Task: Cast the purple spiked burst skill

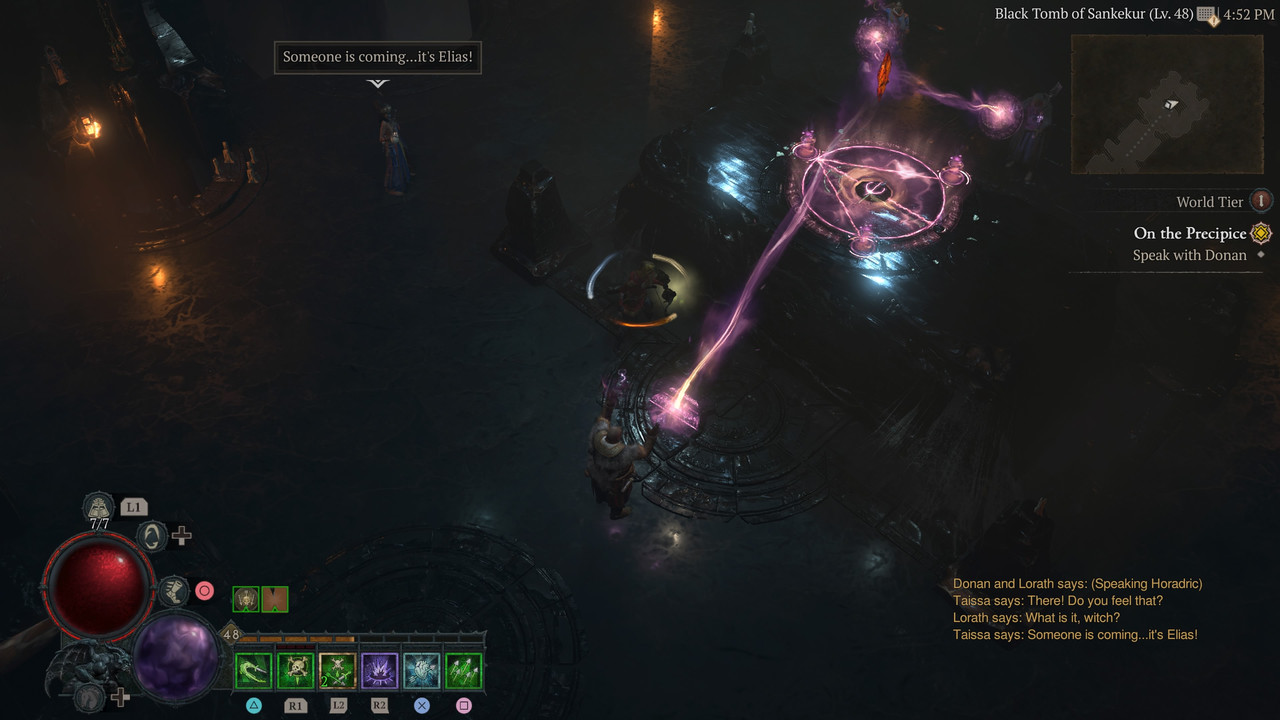Action: [380, 671]
